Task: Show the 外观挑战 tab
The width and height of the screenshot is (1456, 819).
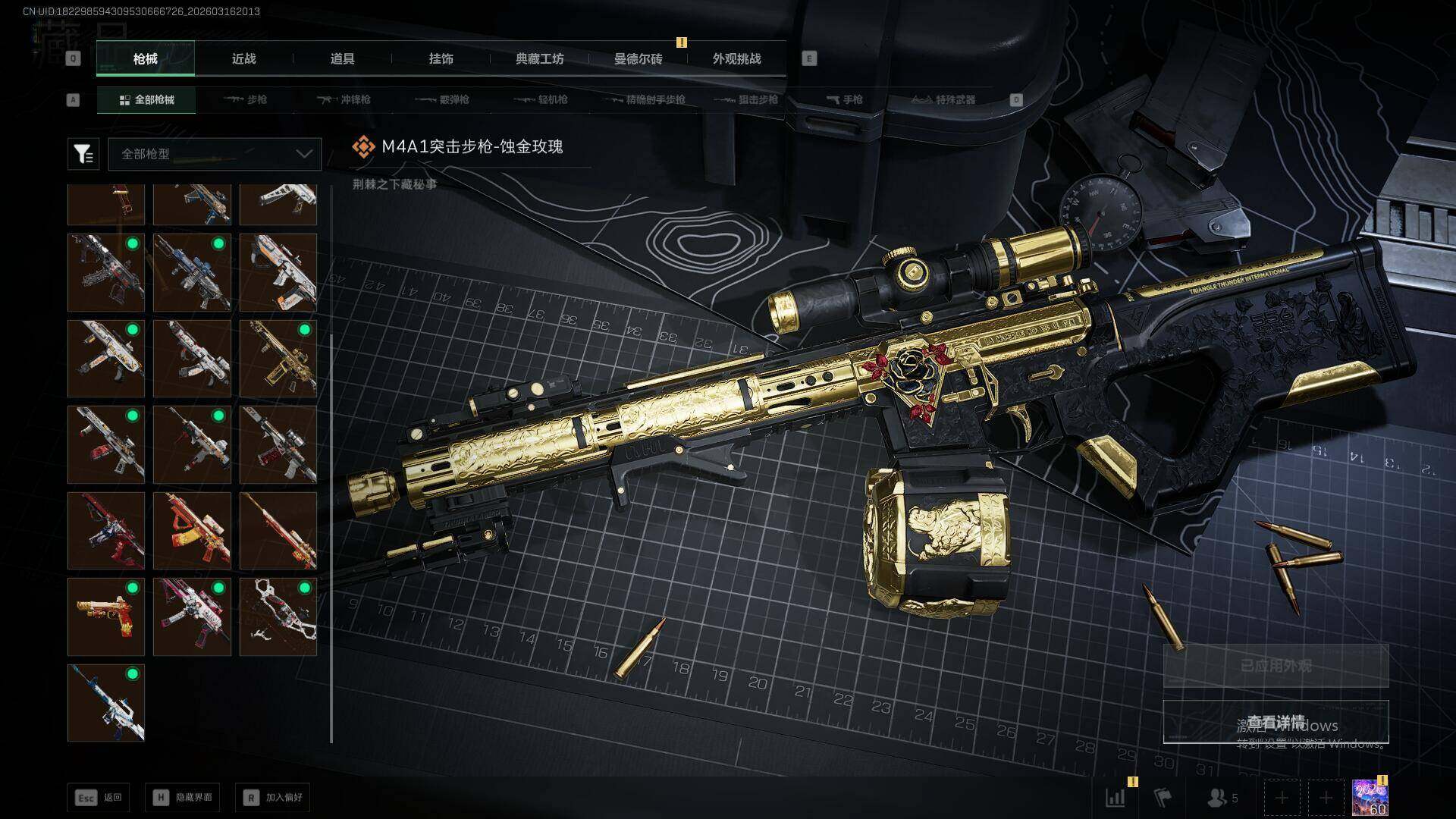Action: (736, 59)
